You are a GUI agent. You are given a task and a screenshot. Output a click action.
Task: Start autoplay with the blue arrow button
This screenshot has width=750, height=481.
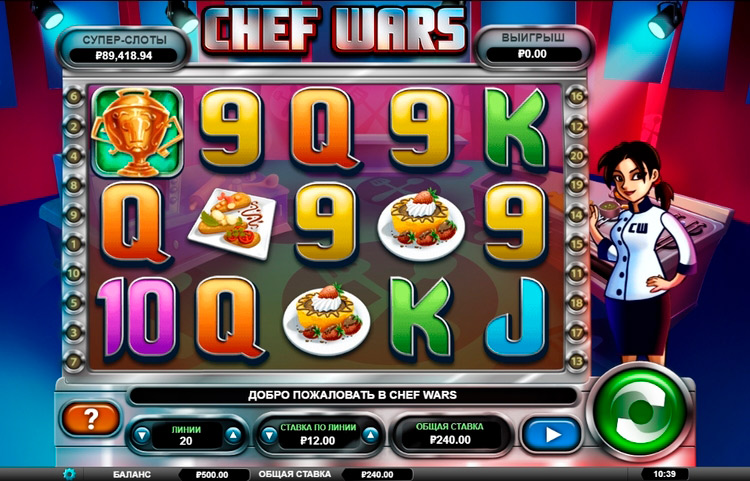click(549, 434)
